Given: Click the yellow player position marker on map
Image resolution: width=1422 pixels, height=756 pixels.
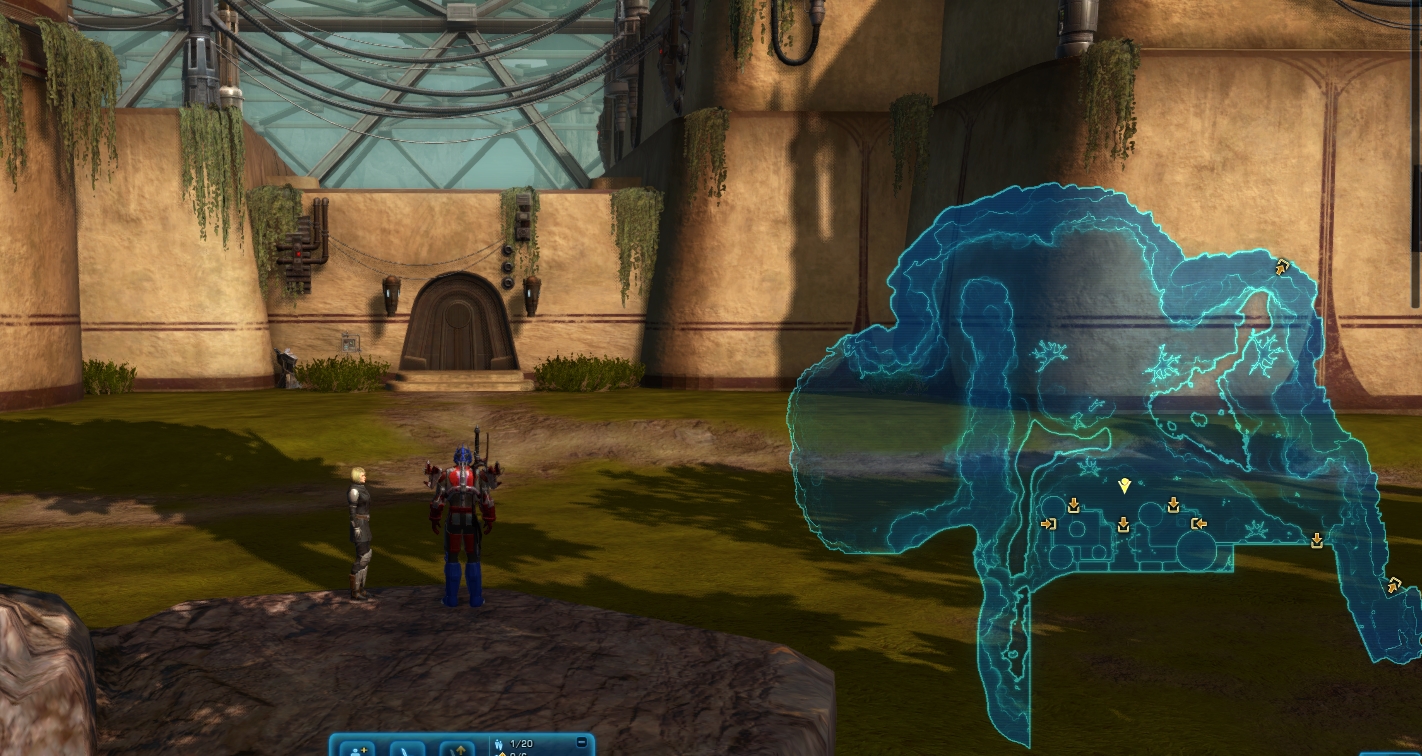Looking at the screenshot, I should (x=1124, y=486).
